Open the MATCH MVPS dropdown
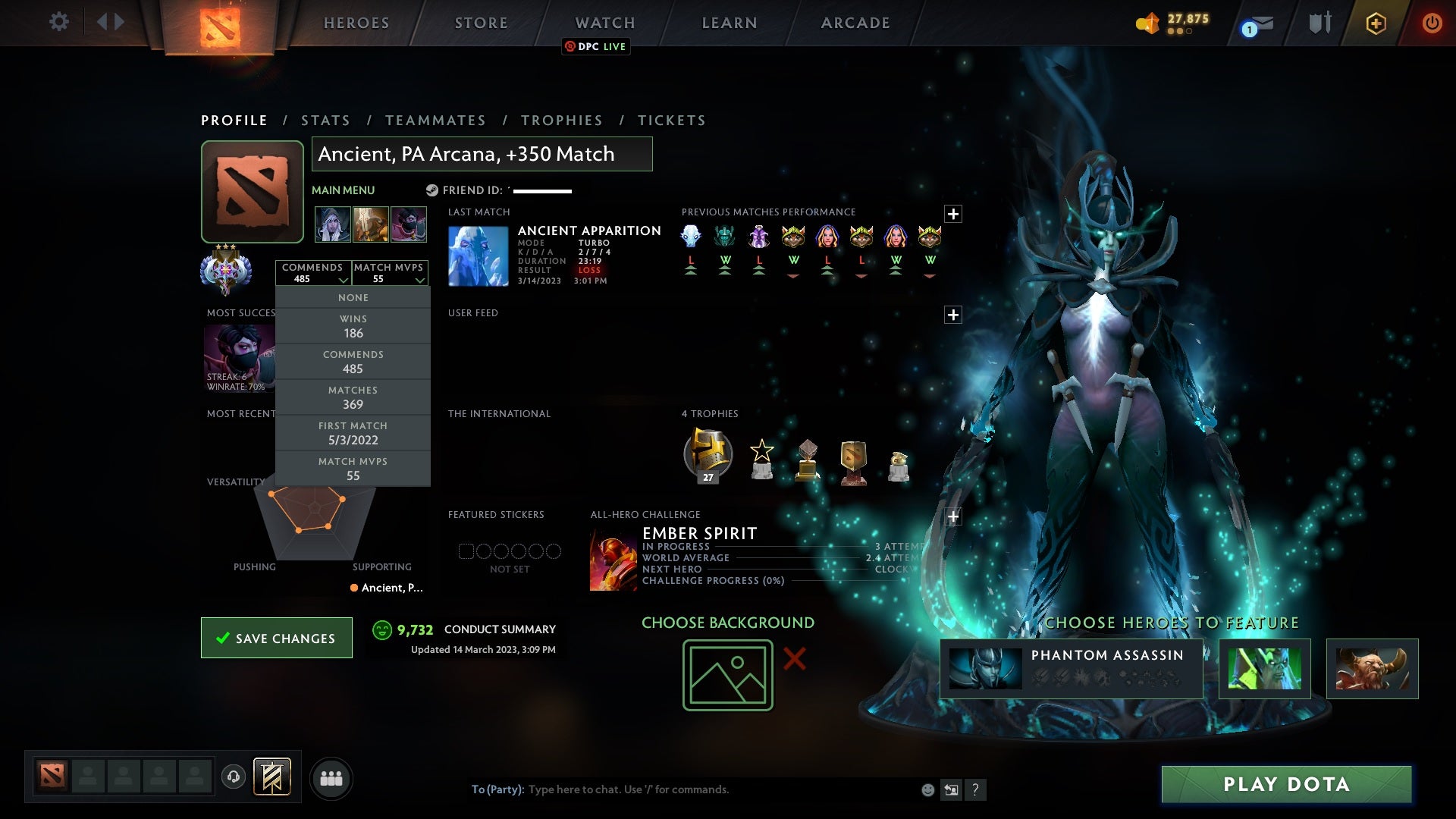1456x819 pixels. click(x=390, y=273)
